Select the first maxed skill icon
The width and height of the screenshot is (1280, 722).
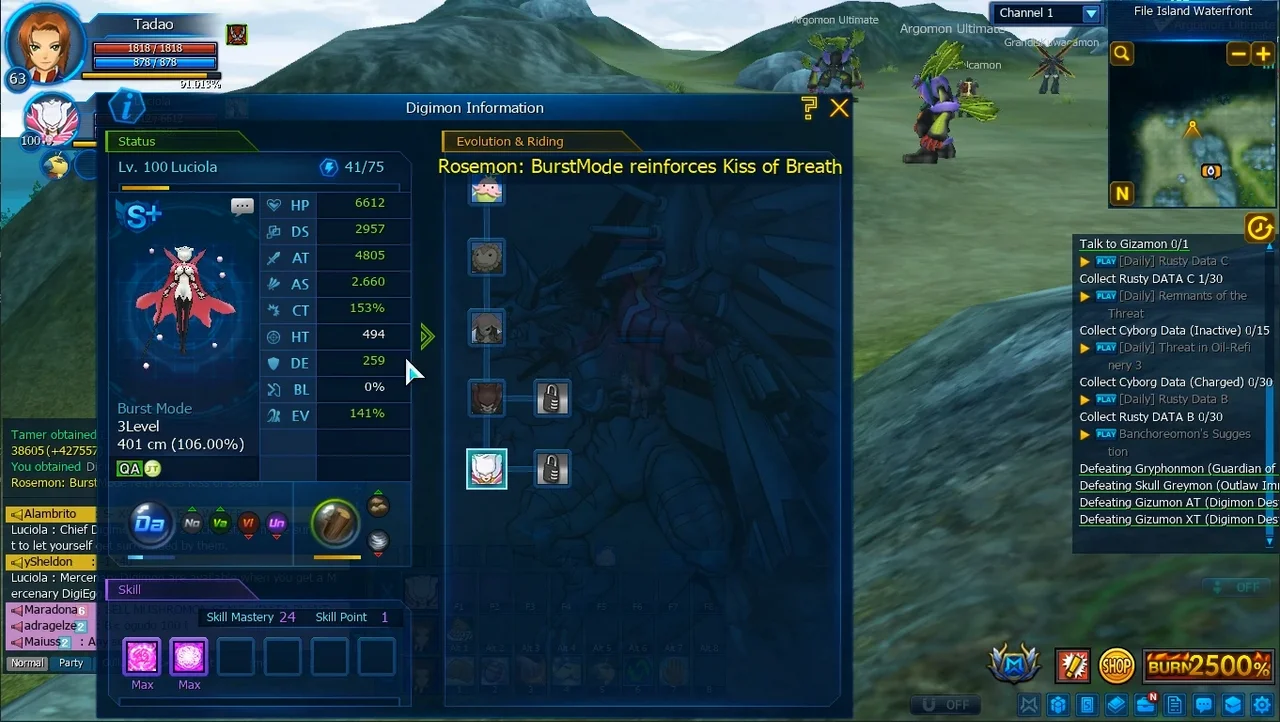pyautogui.click(x=142, y=657)
